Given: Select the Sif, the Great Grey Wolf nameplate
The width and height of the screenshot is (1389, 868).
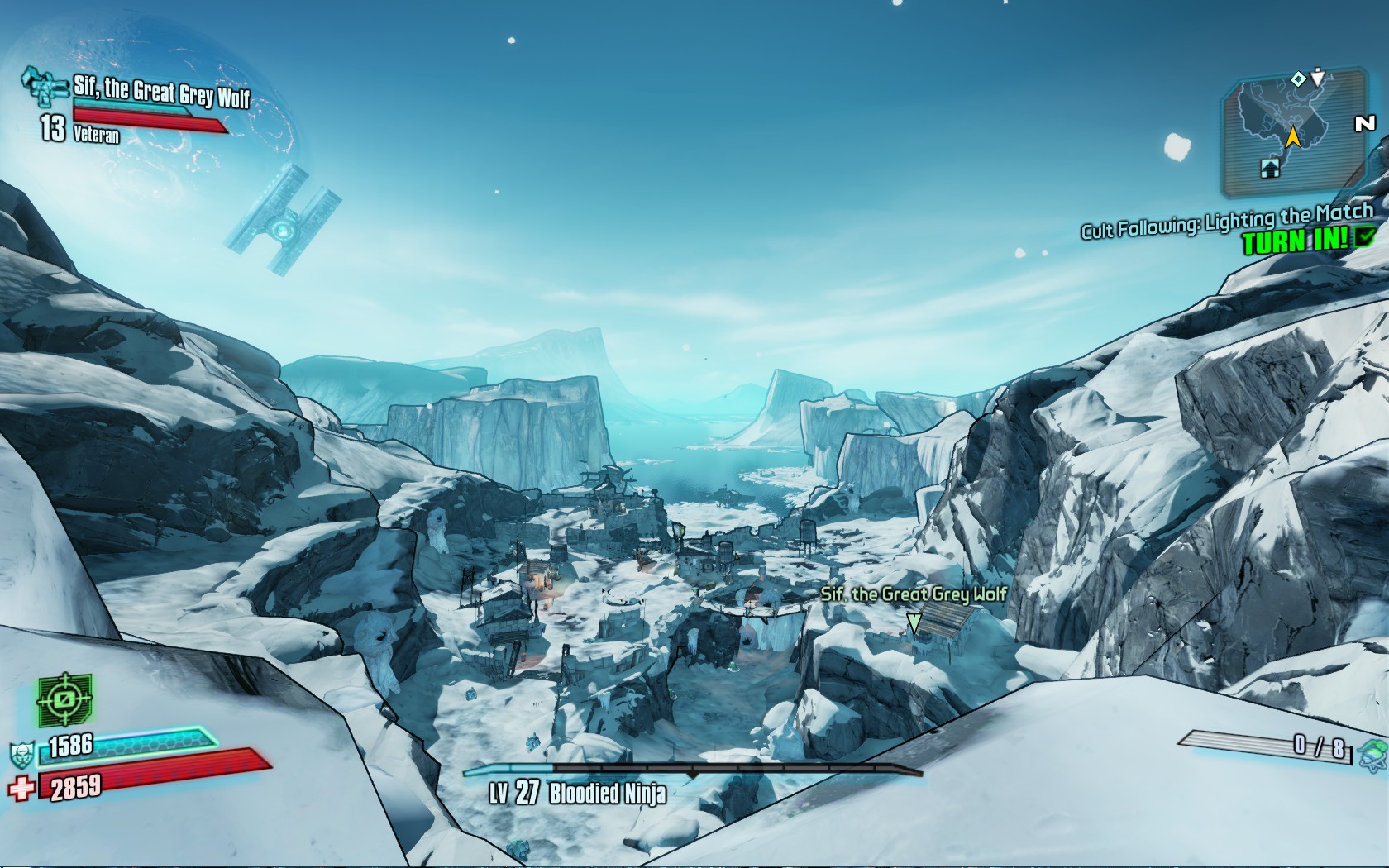Looking at the screenshot, I should [x=913, y=594].
